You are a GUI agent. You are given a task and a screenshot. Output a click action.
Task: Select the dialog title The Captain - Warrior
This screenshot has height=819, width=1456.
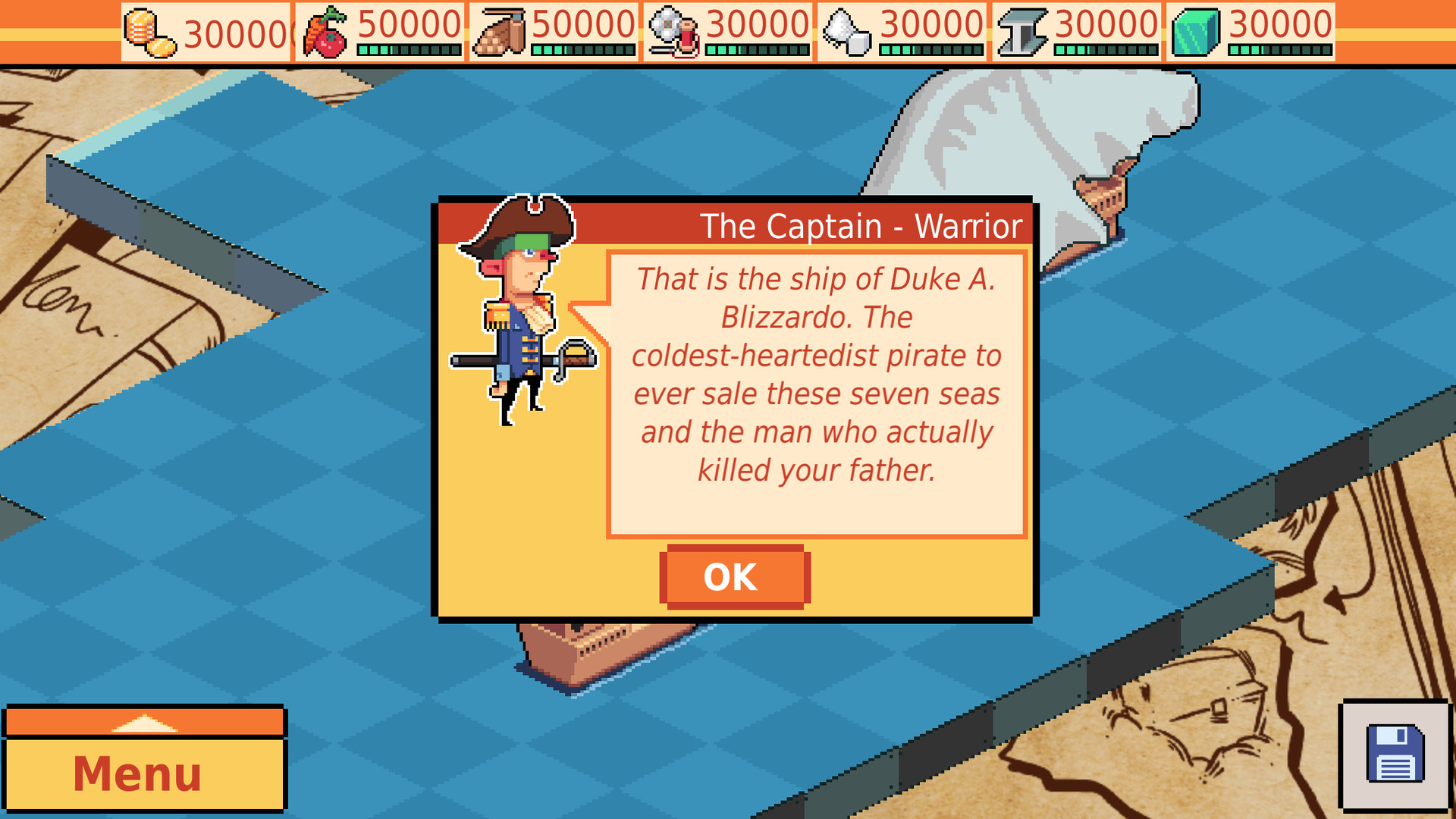click(861, 225)
